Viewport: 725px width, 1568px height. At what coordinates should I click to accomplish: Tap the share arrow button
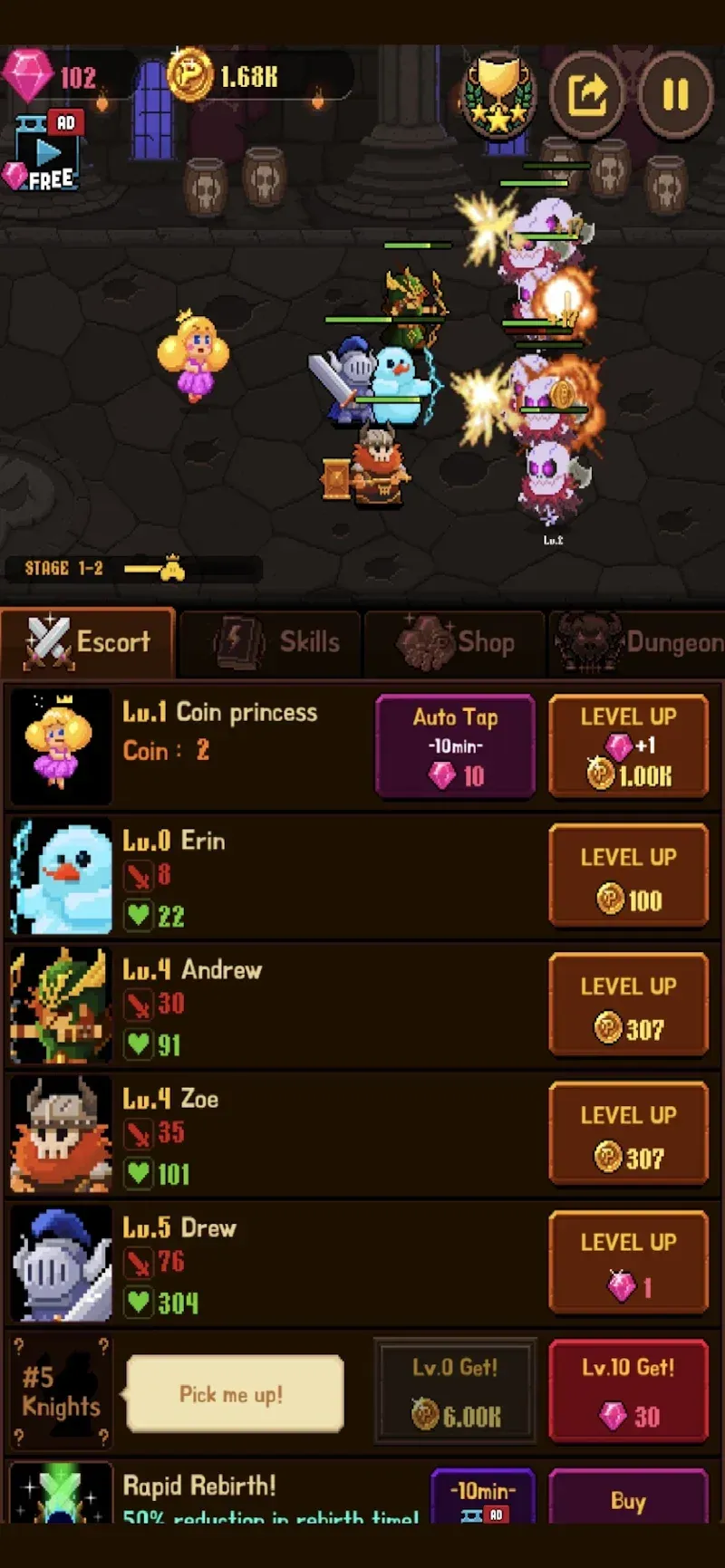[x=587, y=94]
